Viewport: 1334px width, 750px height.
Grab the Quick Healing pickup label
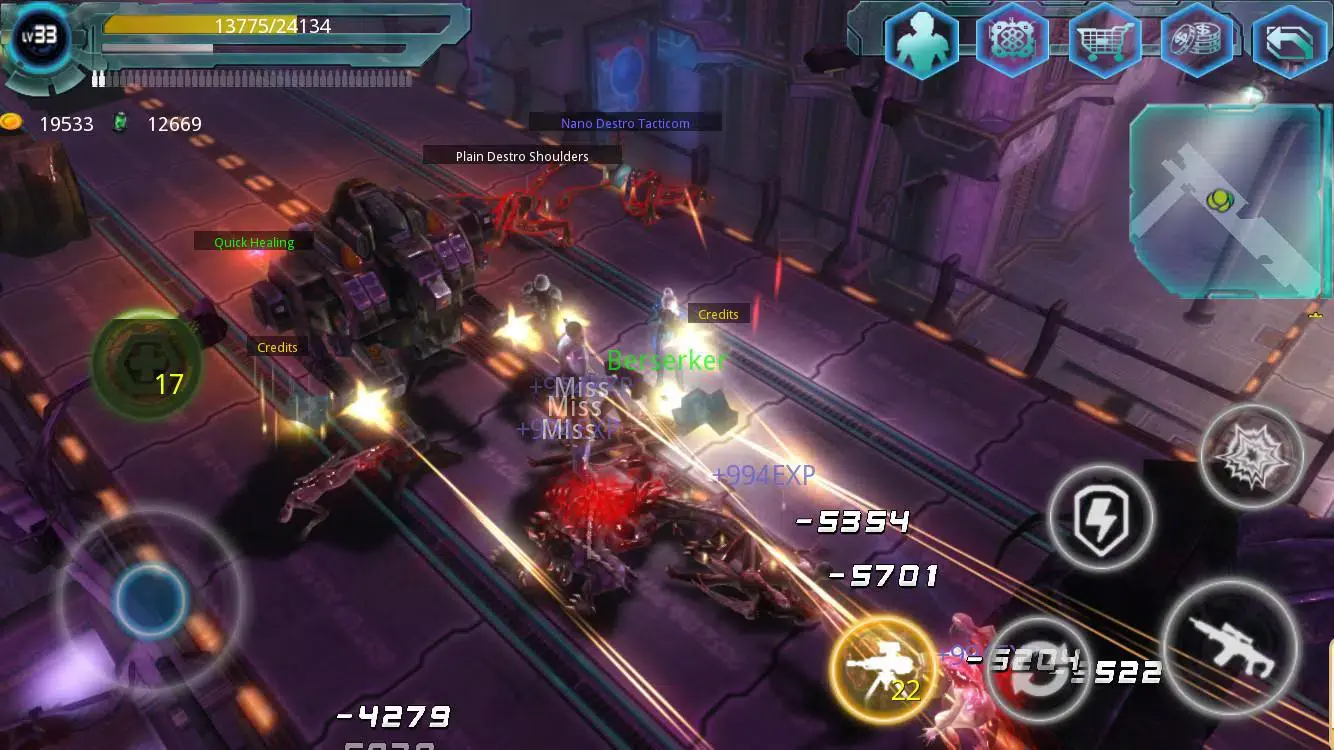tap(253, 241)
